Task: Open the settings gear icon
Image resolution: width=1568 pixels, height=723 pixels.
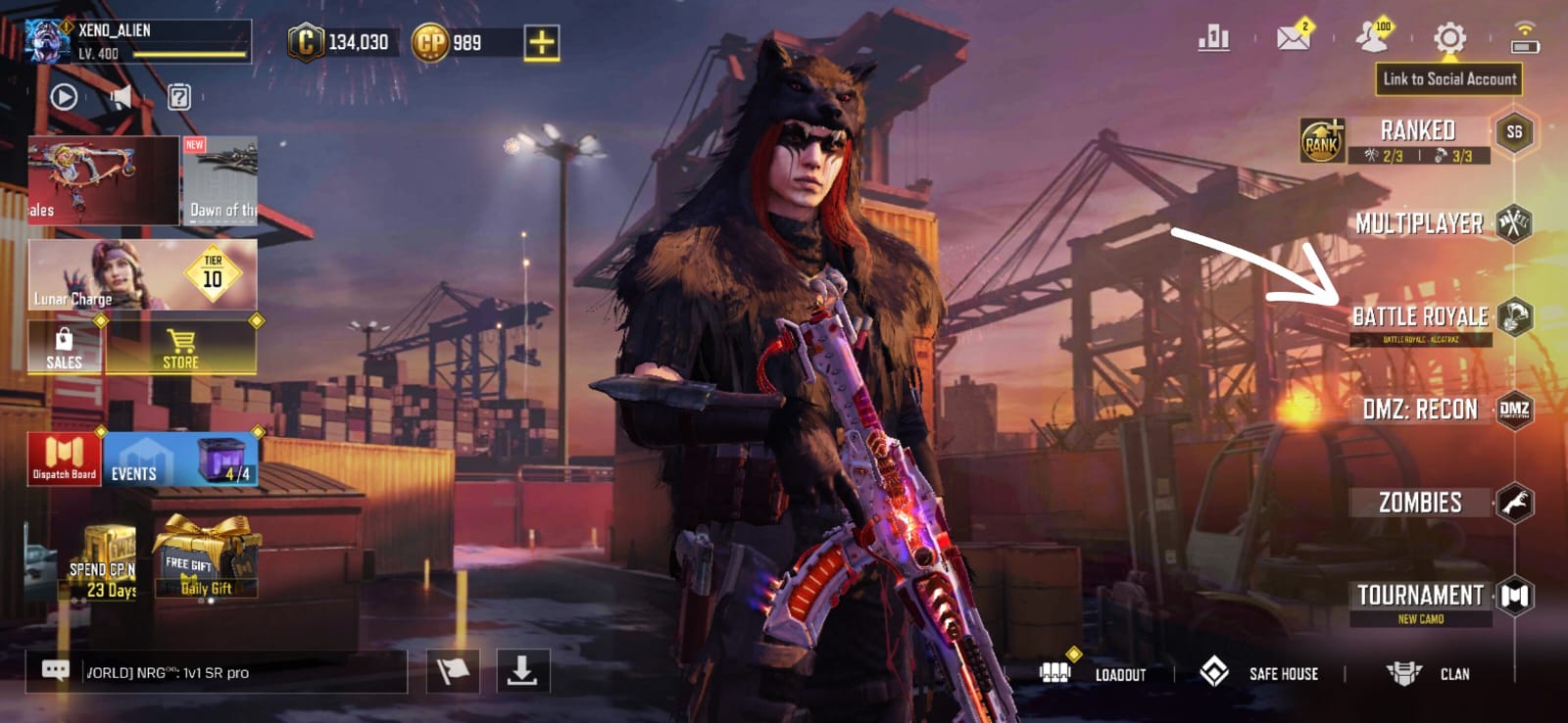Action: pyautogui.click(x=1449, y=39)
